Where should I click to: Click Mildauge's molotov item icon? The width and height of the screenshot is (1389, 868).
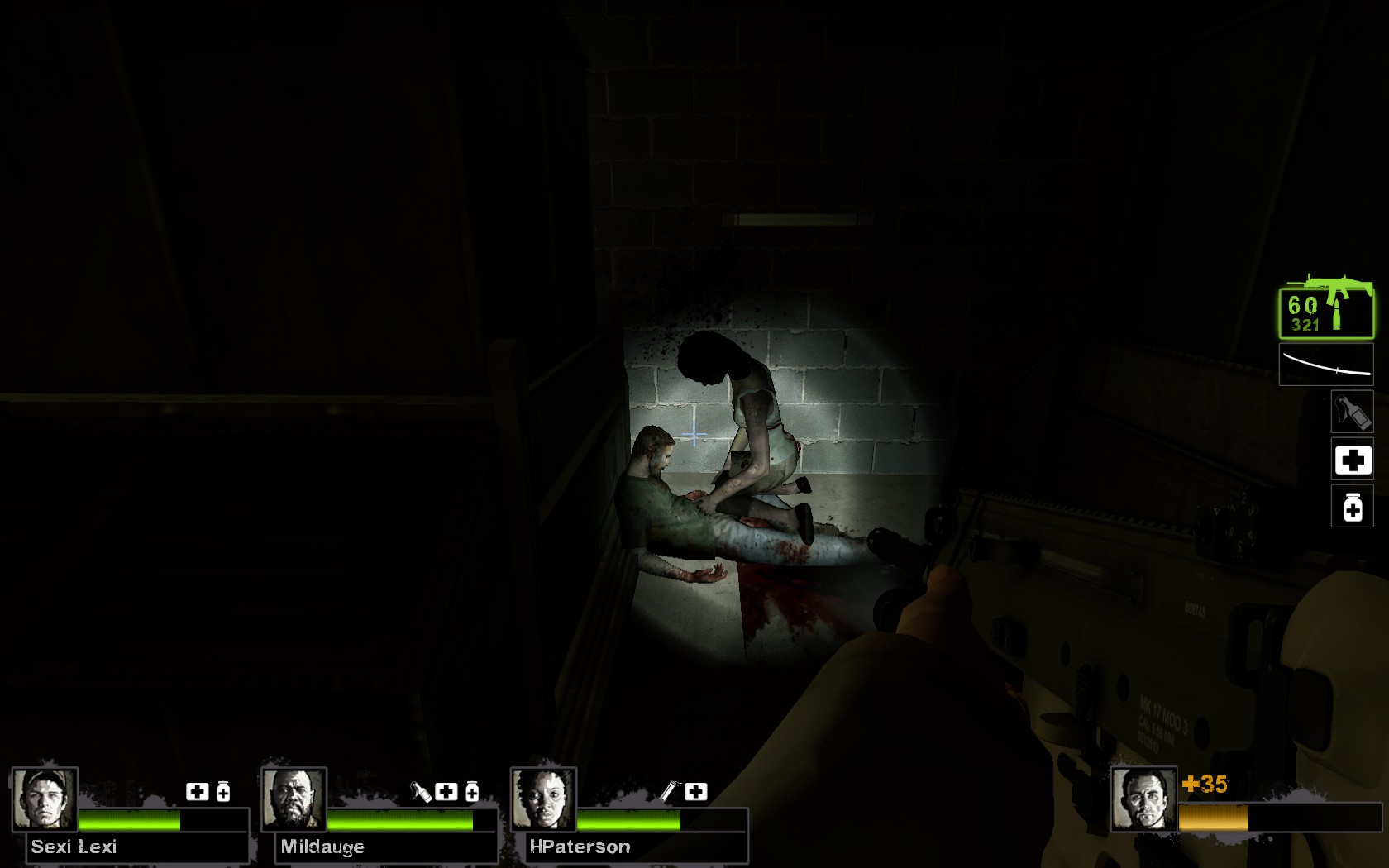point(421,792)
